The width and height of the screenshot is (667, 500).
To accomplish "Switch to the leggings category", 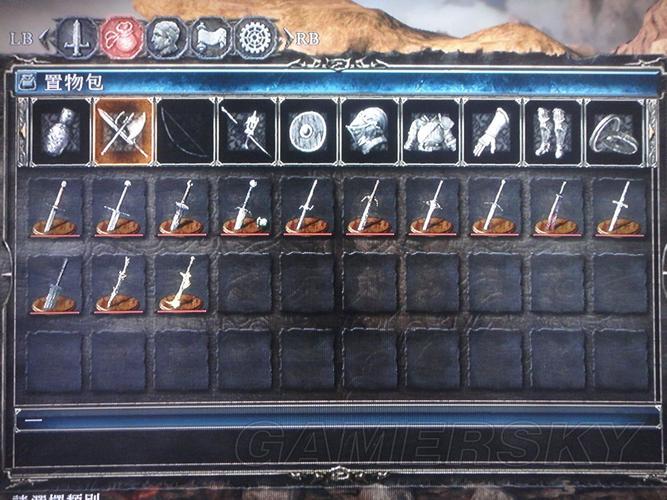I will click(553, 131).
